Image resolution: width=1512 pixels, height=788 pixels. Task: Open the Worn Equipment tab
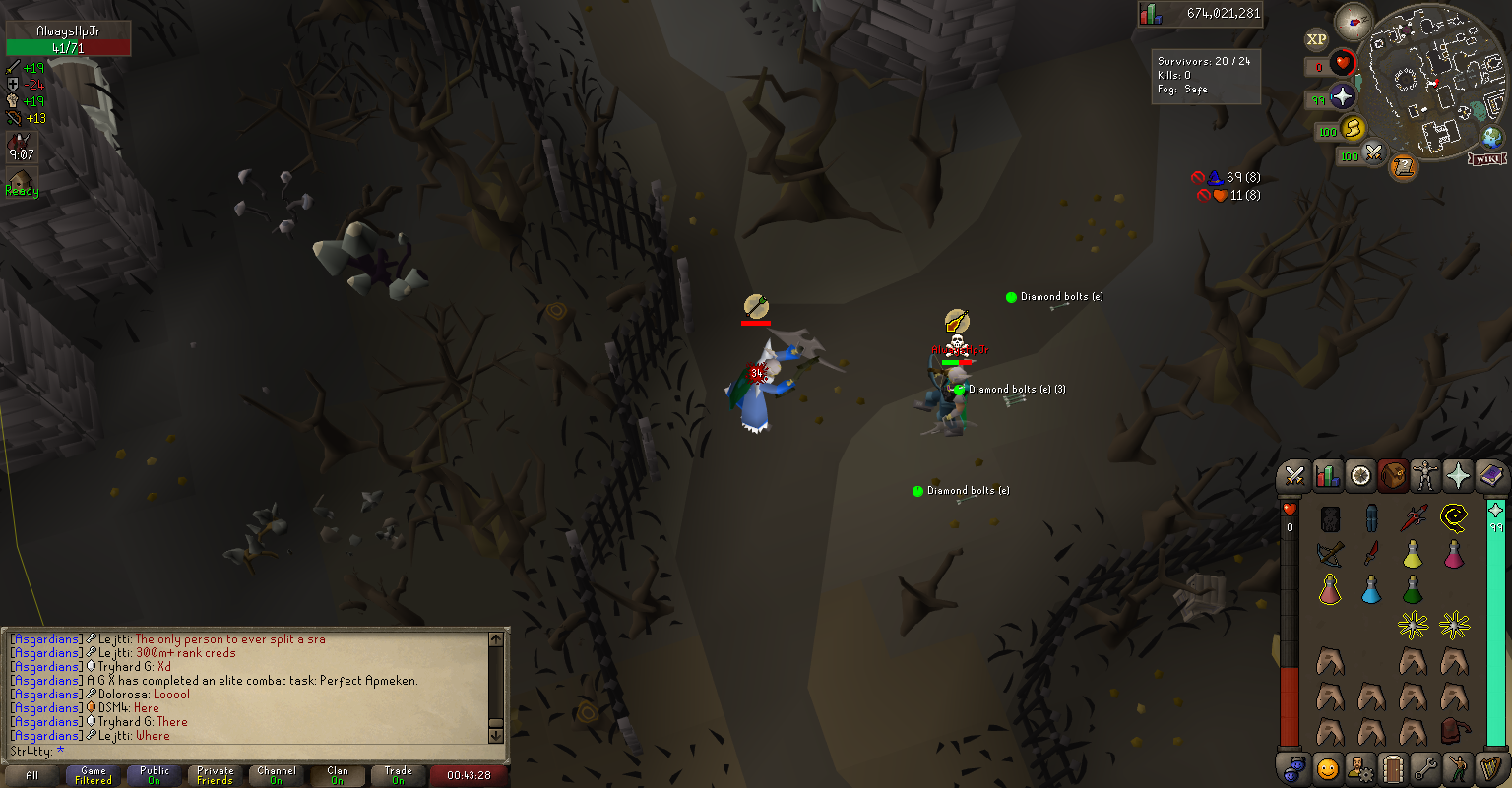pos(1424,476)
